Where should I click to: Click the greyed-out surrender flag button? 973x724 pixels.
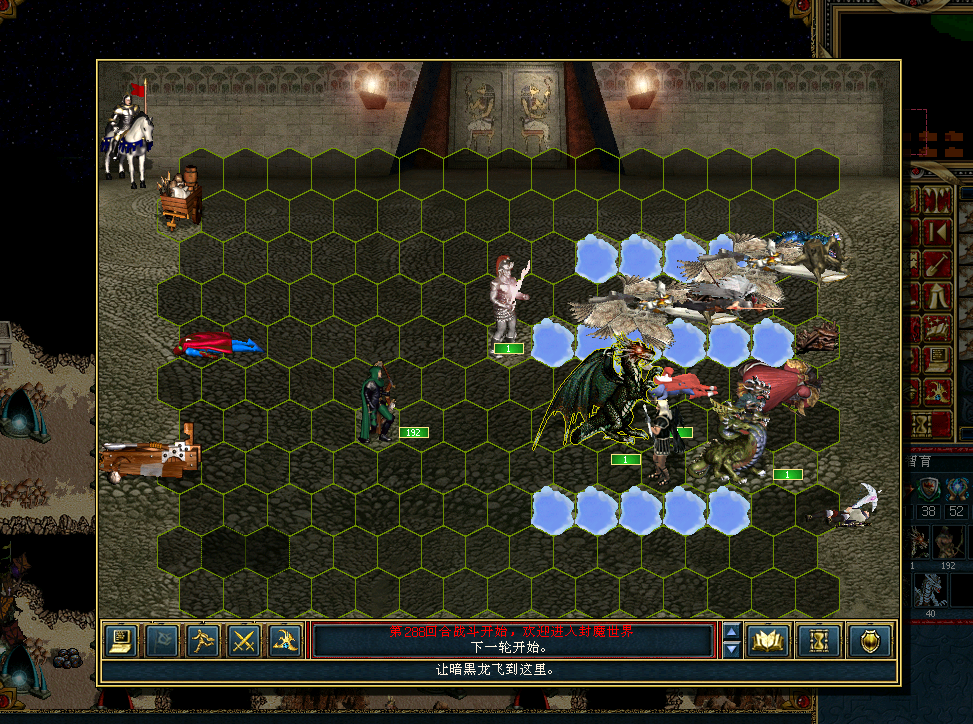(x=161, y=640)
